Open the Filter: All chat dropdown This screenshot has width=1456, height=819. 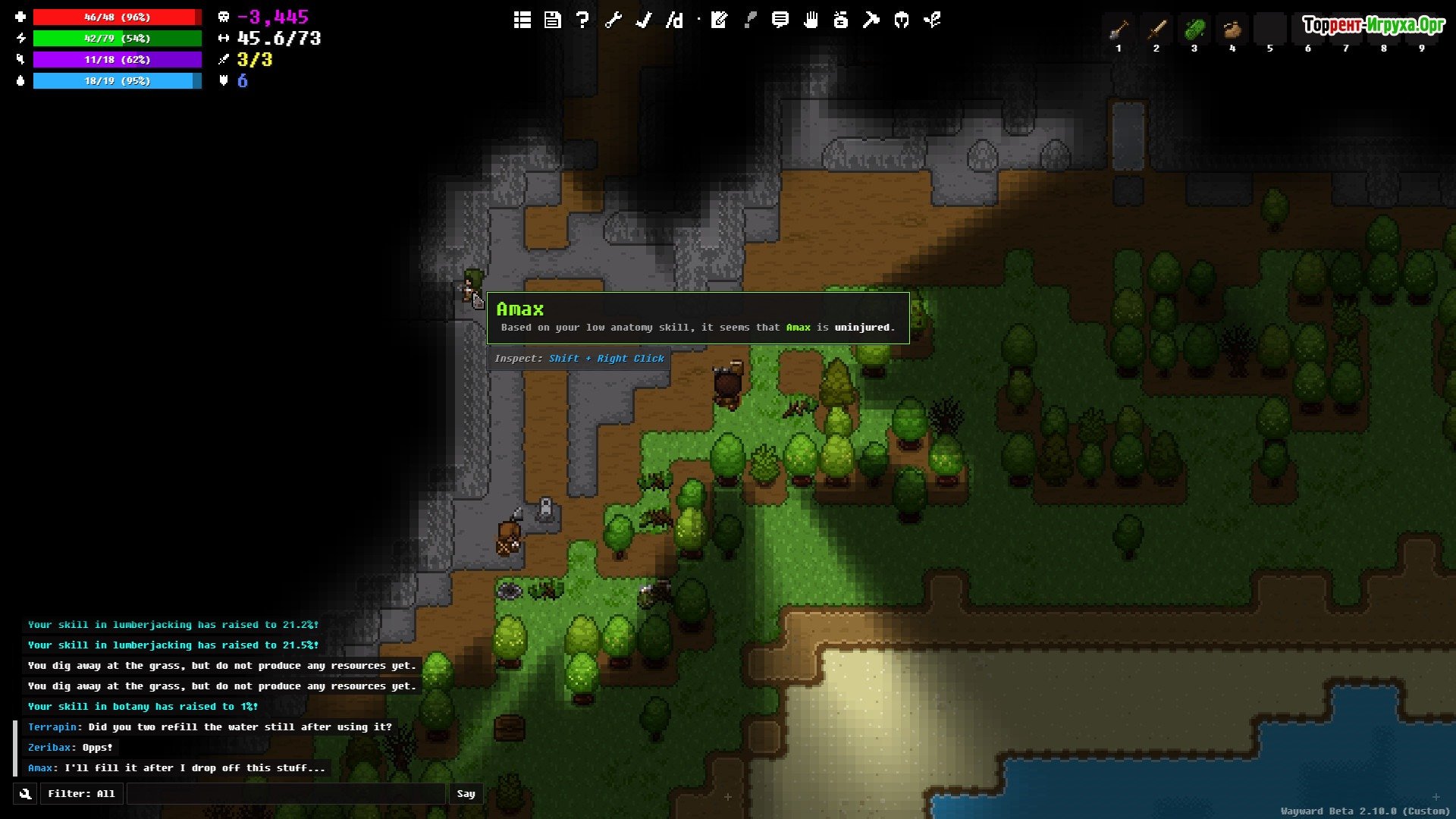point(81,794)
